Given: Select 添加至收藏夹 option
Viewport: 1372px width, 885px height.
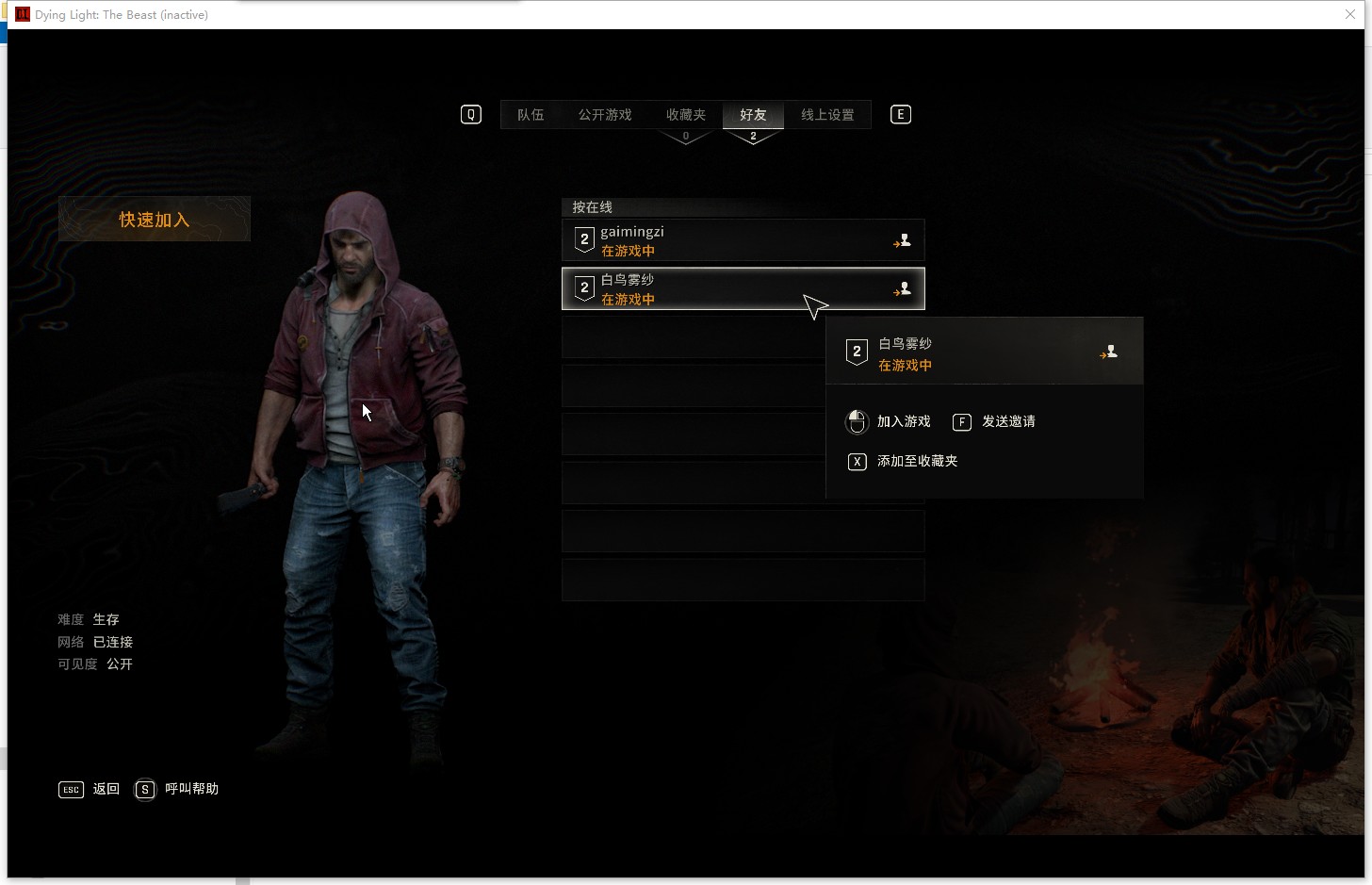Looking at the screenshot, I should coord(916,461).
